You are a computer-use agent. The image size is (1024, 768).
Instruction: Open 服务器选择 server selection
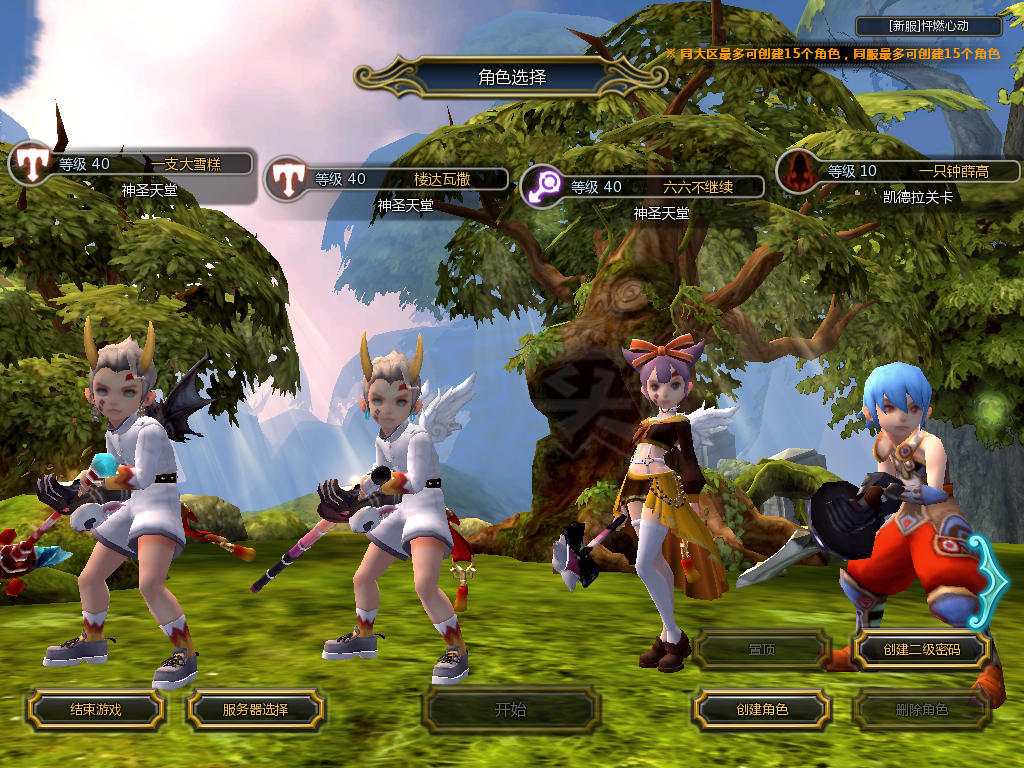[255, 710]
